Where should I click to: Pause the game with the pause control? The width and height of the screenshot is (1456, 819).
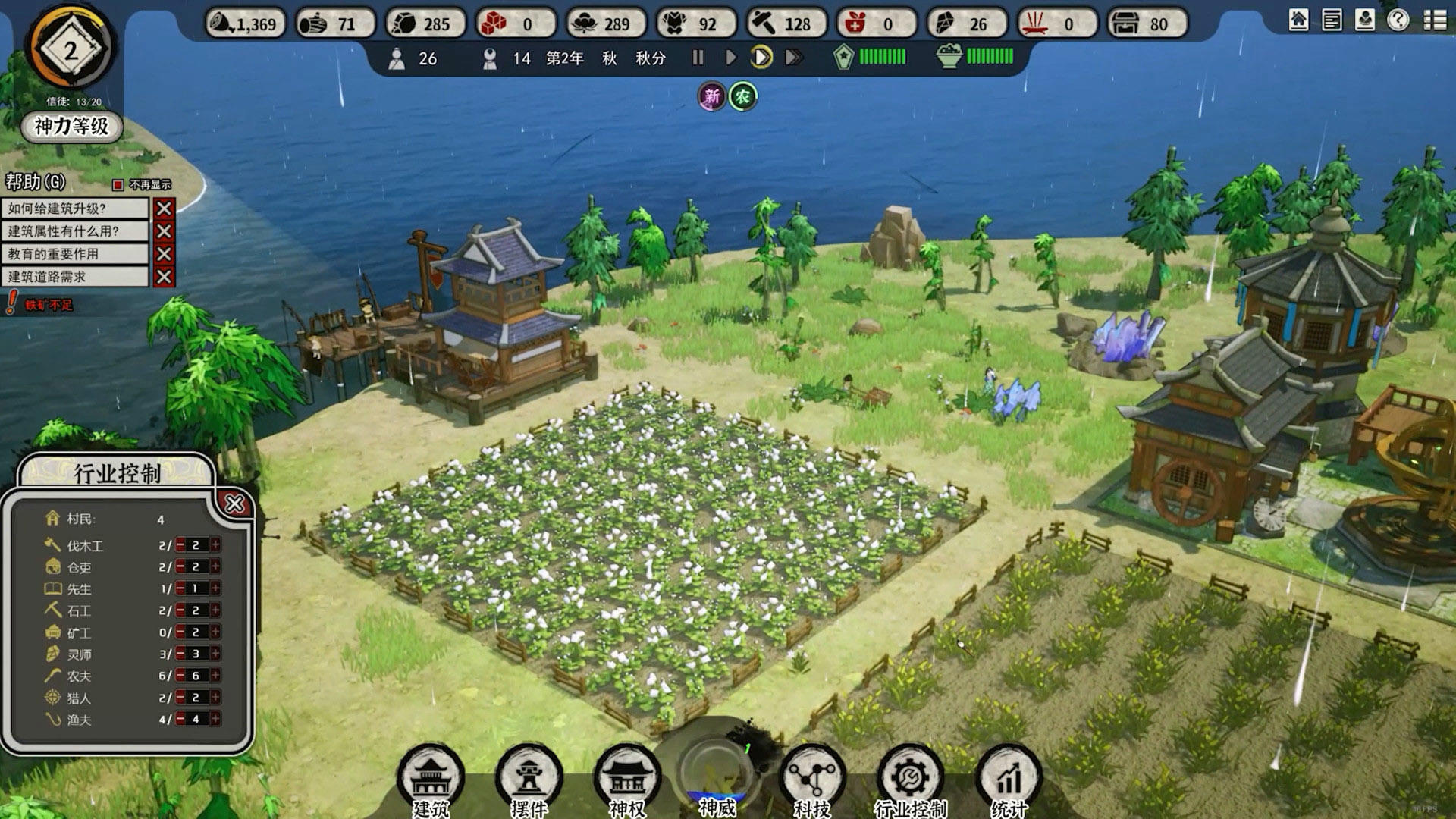tap(697, 56)
